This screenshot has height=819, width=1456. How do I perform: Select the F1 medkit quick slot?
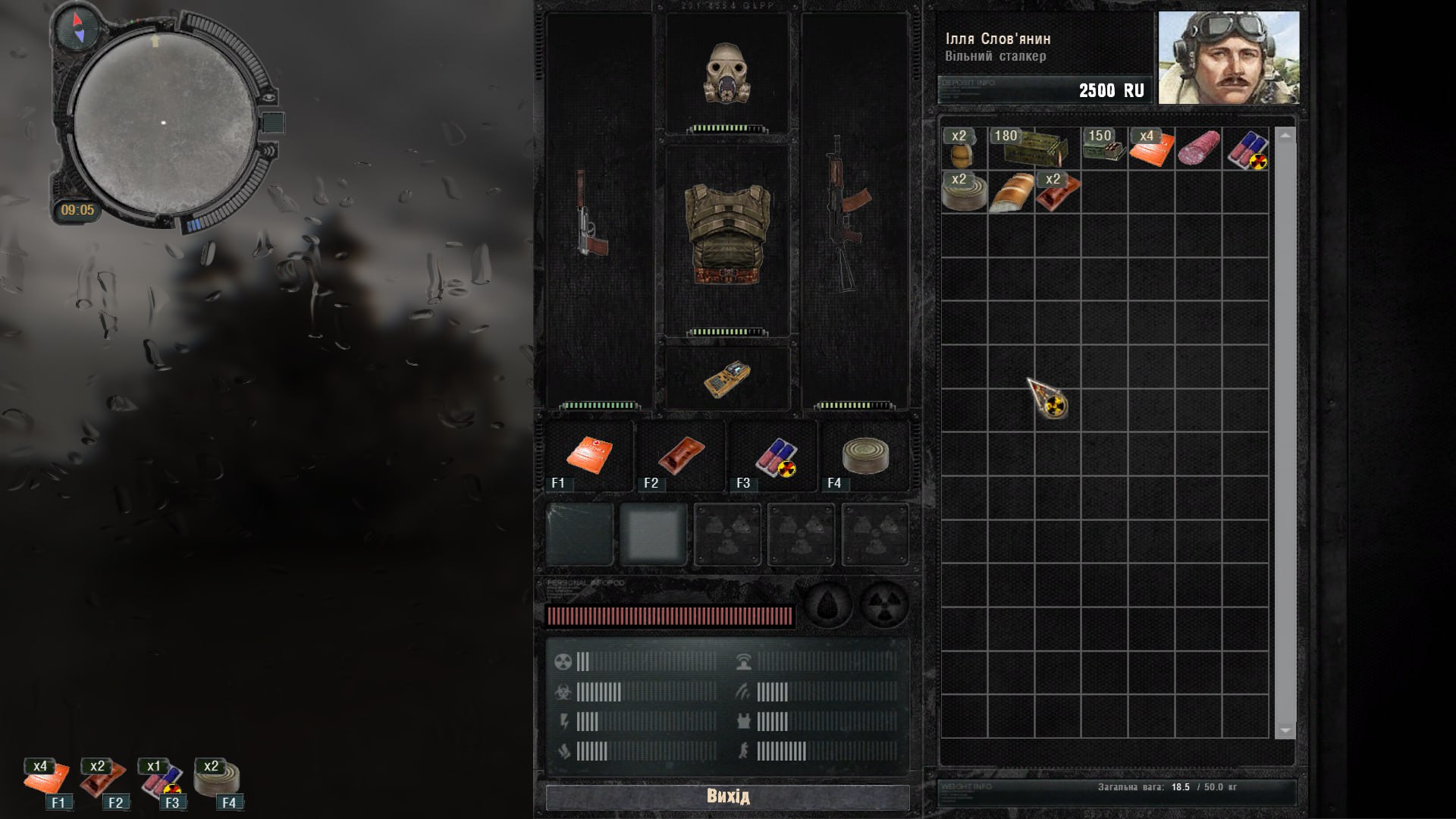(x=589, y=456)
